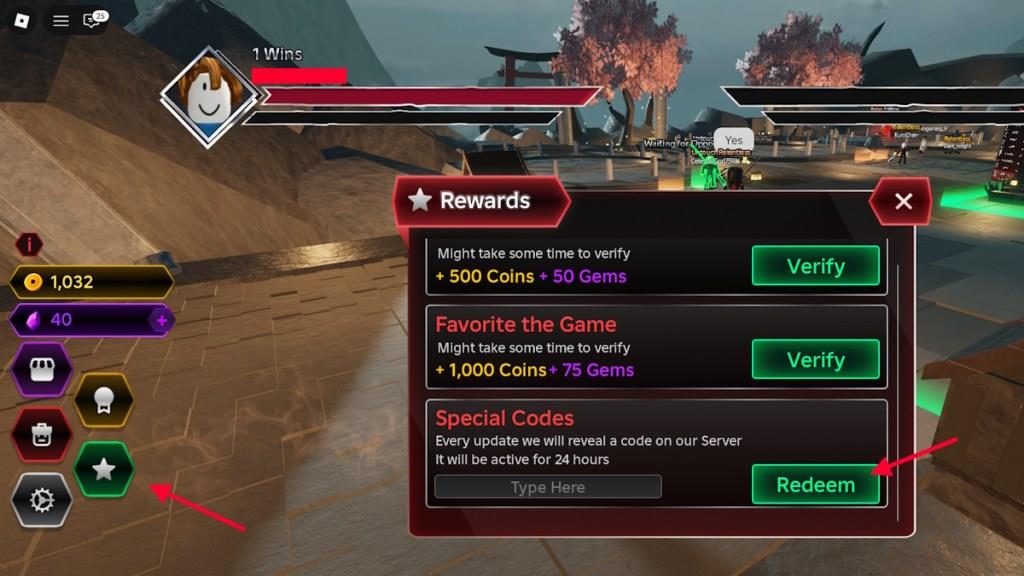Verify the Favorite the Game reward

[x=815, y=360]
